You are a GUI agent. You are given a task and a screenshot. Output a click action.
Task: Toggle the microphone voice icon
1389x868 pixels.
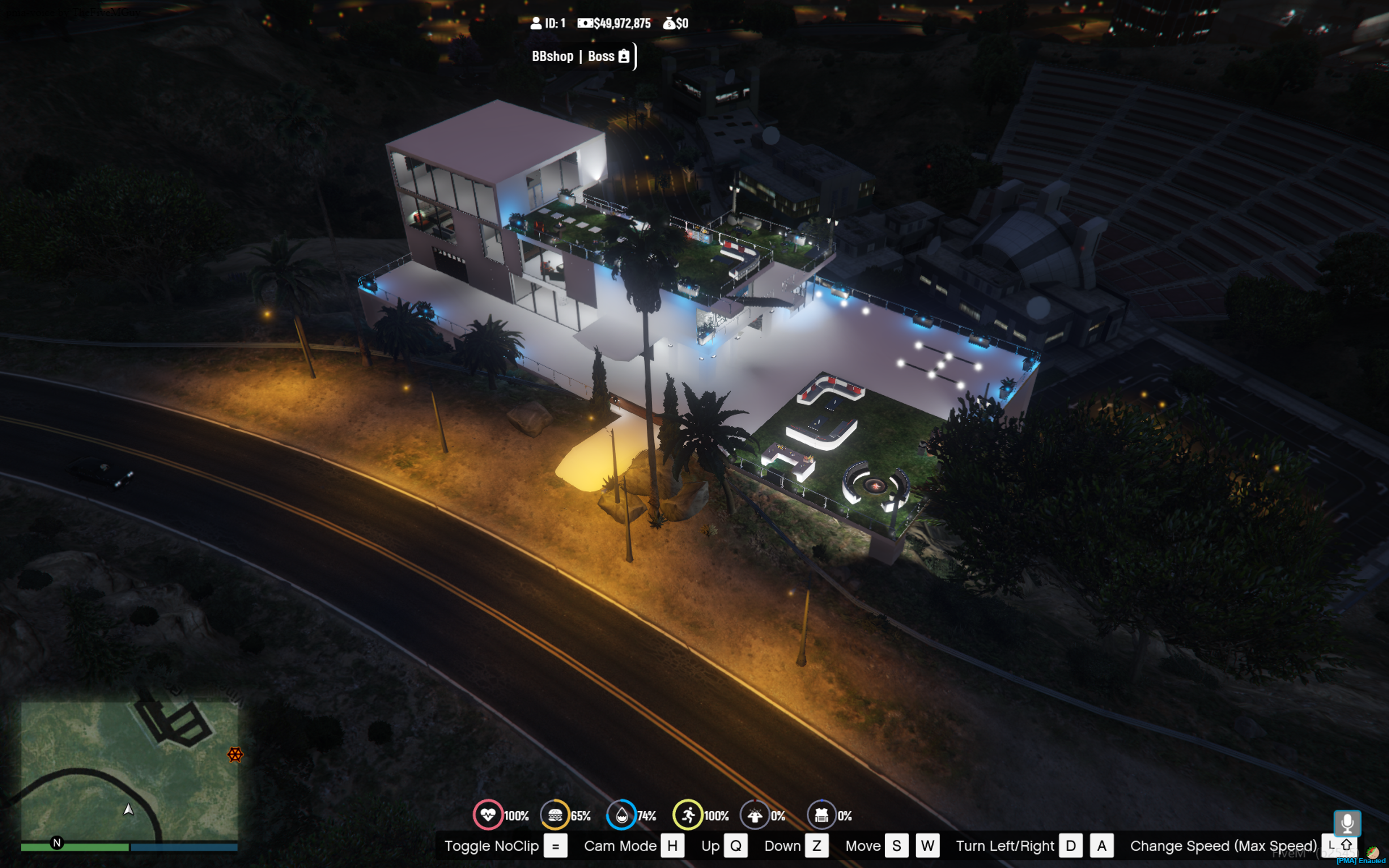point(1347,823)
